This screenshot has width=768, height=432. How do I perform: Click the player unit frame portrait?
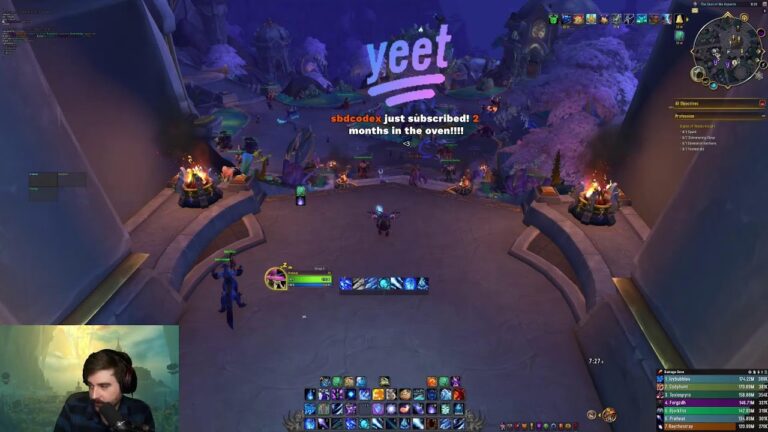tap(276, 279)
